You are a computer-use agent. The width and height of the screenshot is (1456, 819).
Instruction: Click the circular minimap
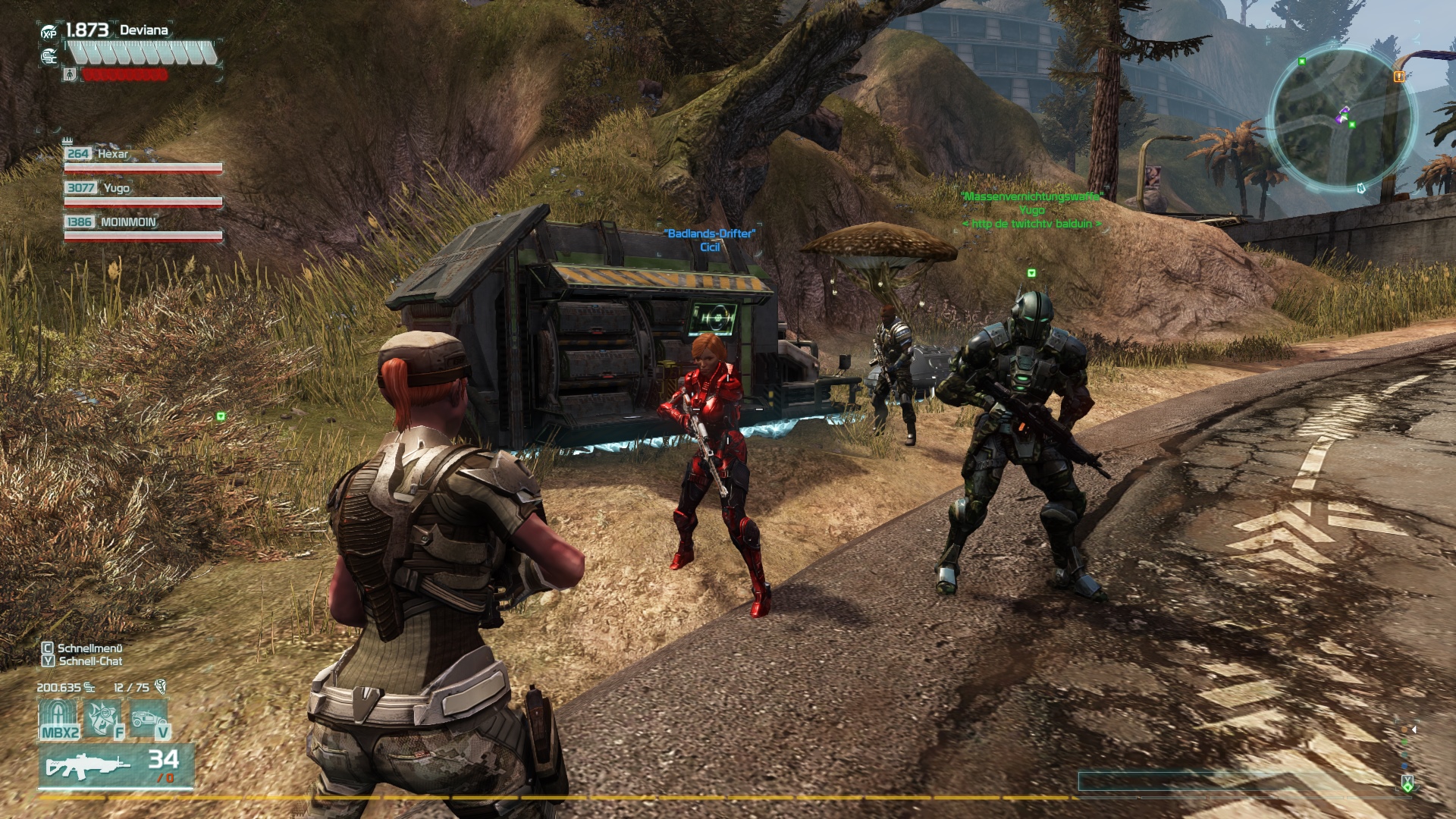(1341, 119)
